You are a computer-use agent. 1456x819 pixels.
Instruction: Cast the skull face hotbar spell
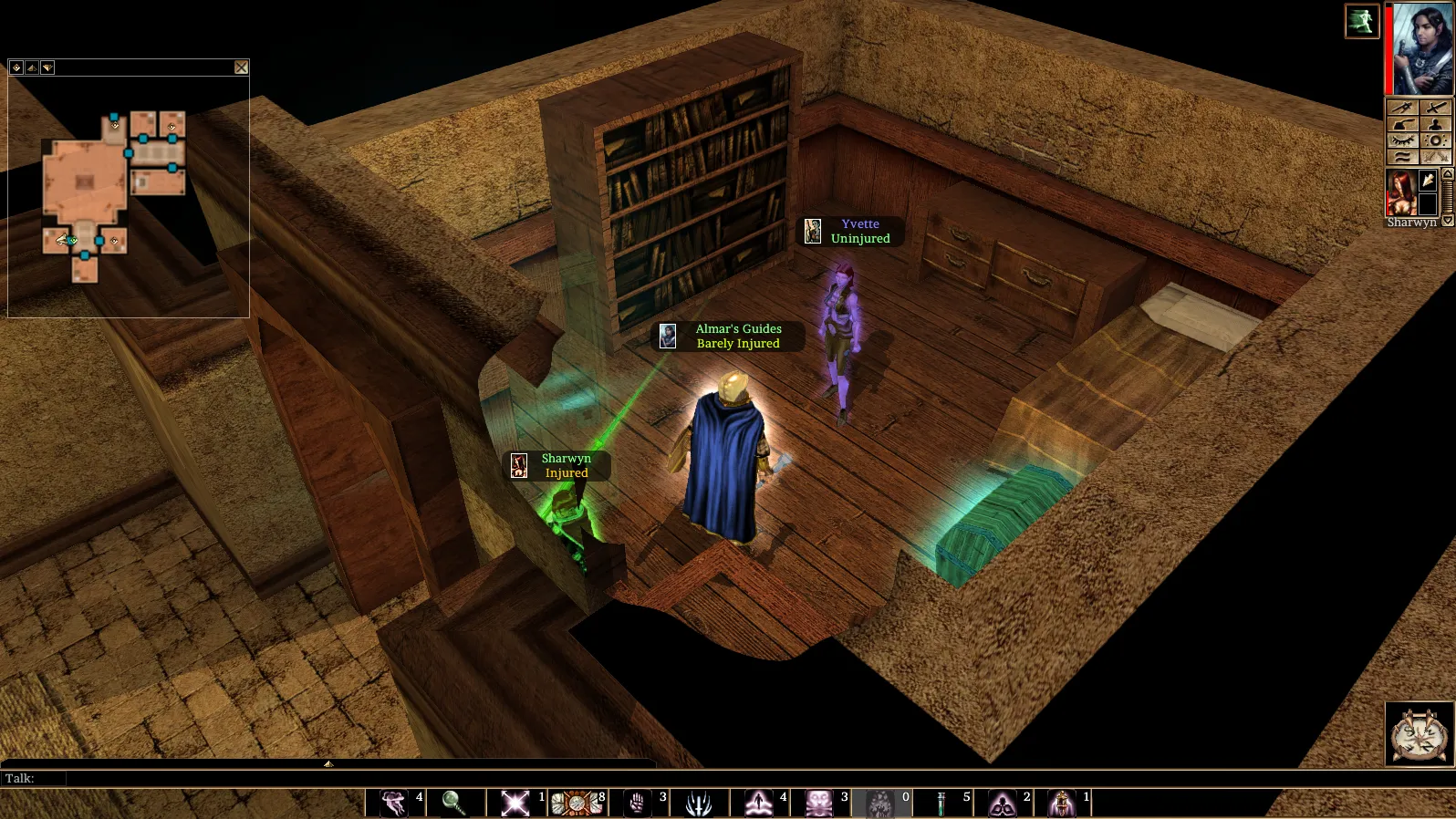819,803
